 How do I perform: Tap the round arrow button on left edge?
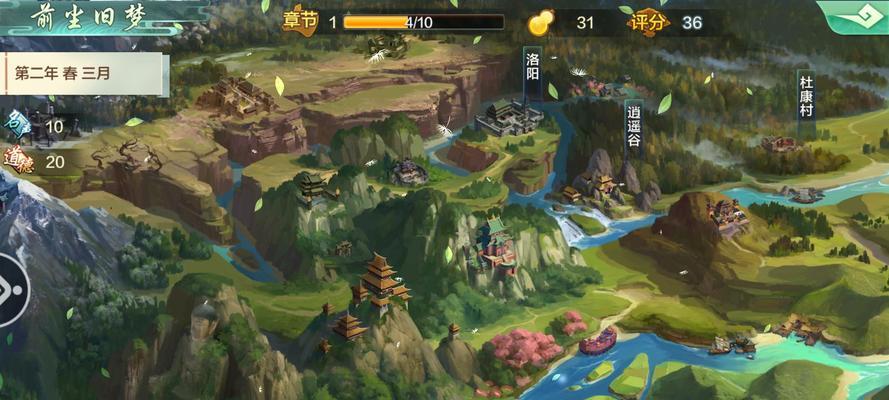(10, 288)
